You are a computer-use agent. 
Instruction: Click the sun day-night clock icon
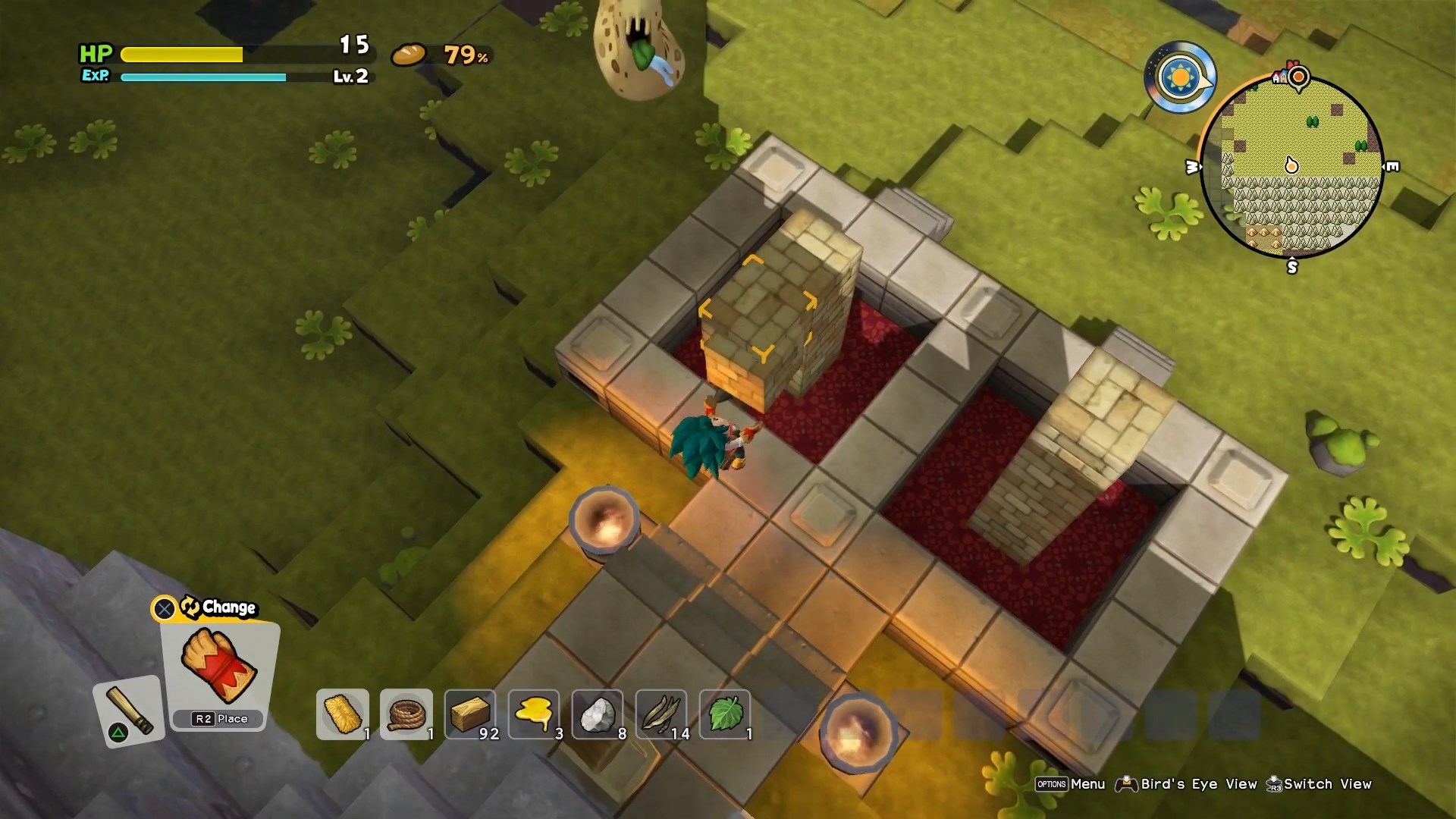tap(1180, 77)
